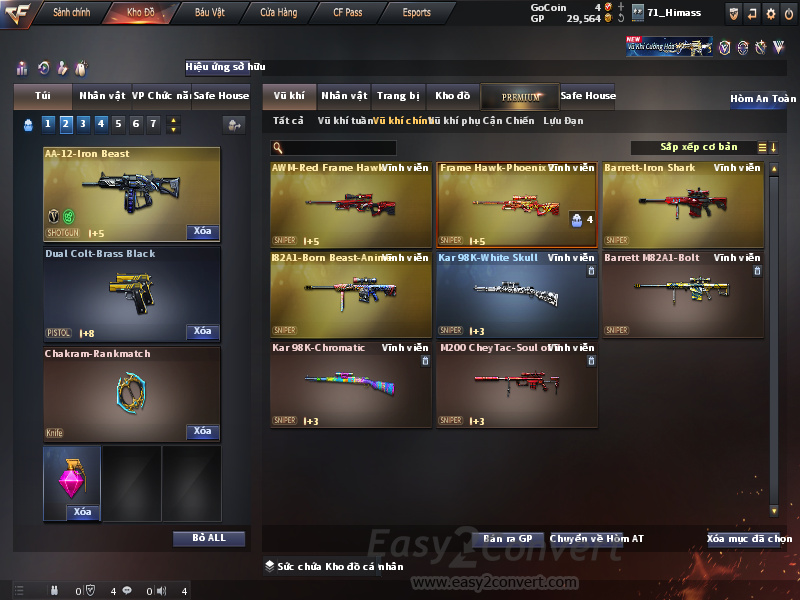Screen dimensions: 800x600
Task: Open the Hòm An Toàn safe
Action: coord(763,99)
